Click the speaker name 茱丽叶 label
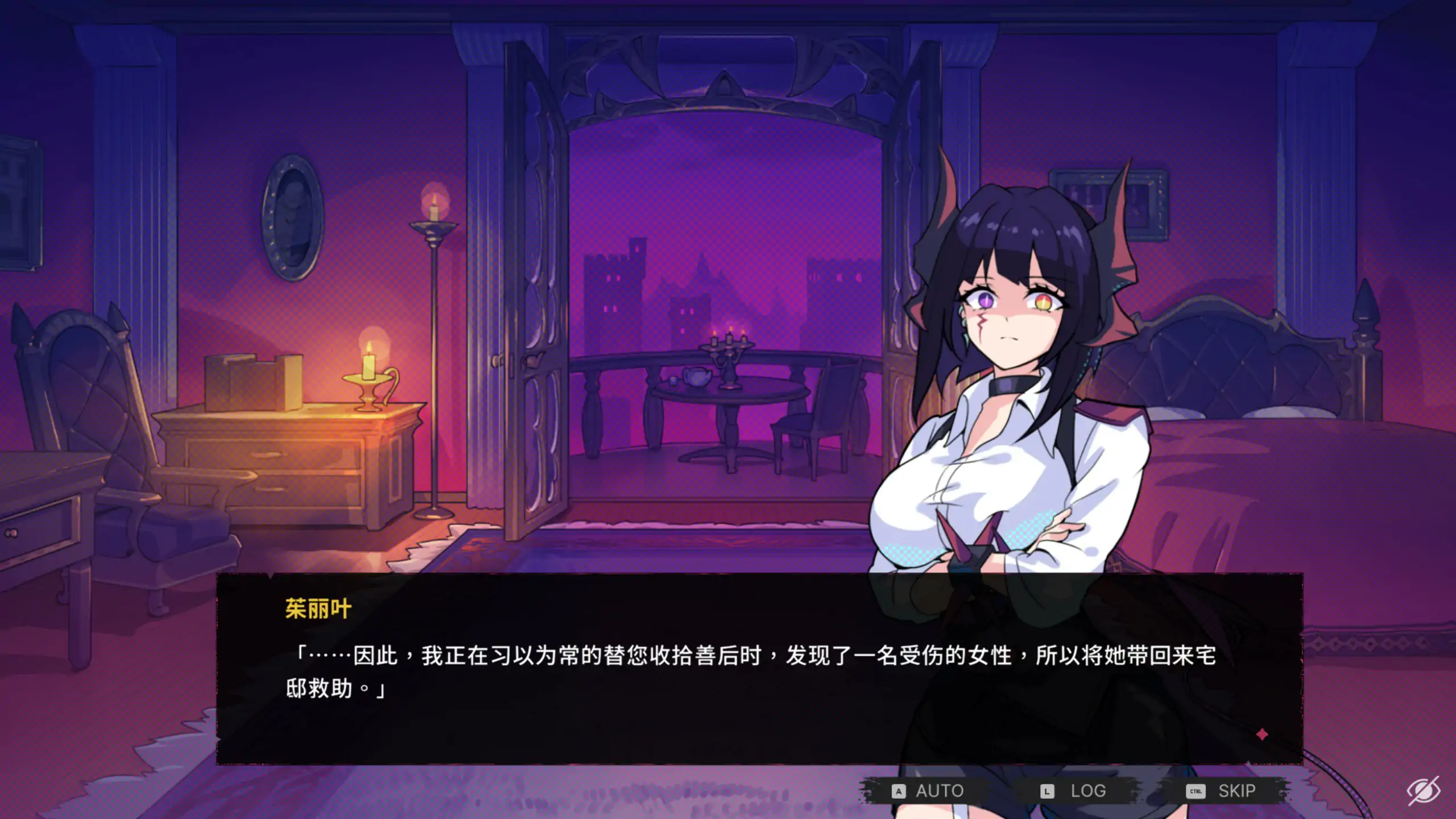This screenshot has height=819, width=1456. pyautogui.click(x=317, y=608)
